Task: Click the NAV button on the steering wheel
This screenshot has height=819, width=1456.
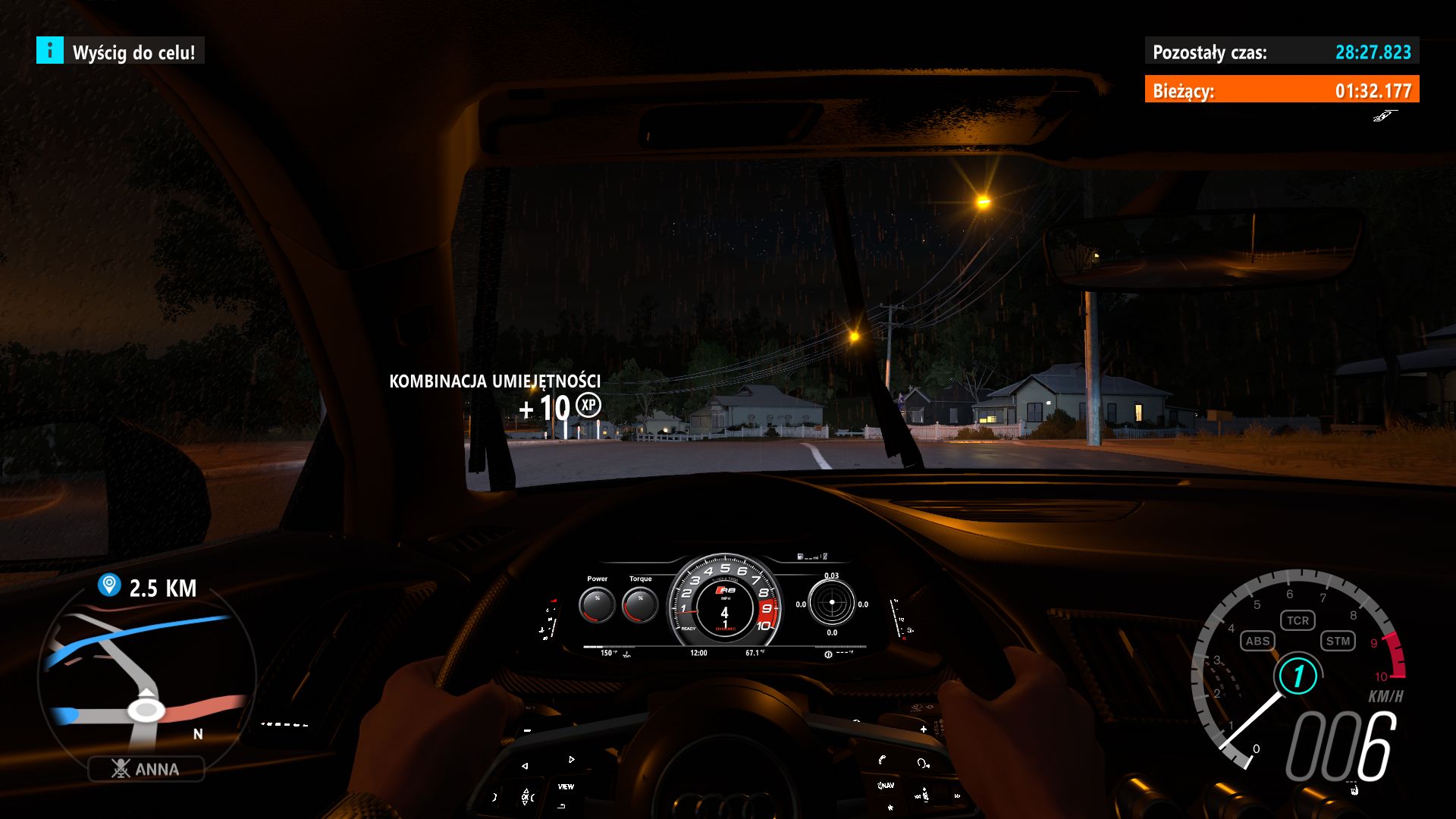Action: tap(886, 786)
